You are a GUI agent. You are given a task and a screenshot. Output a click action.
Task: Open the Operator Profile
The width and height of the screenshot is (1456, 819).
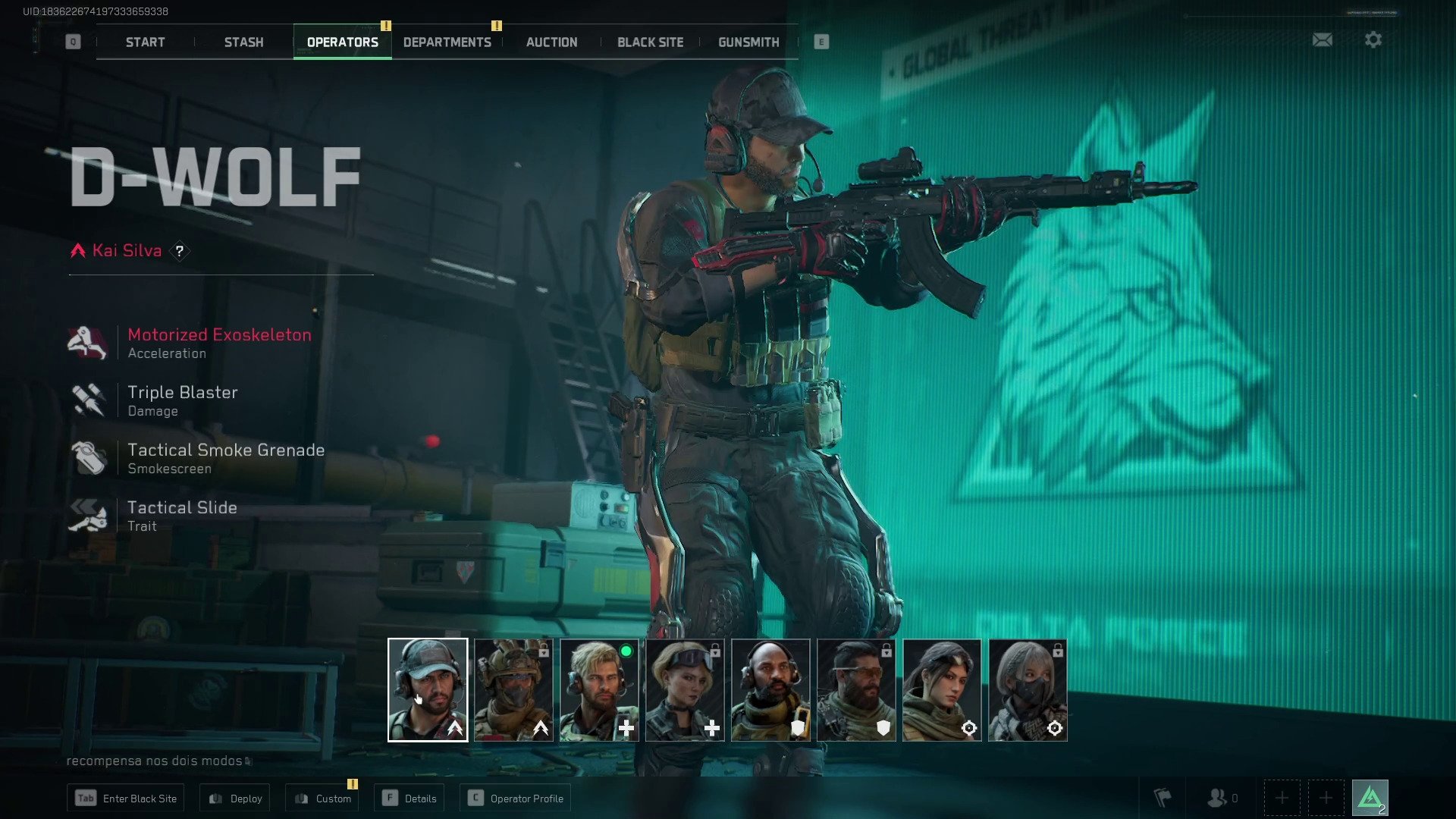515,797
